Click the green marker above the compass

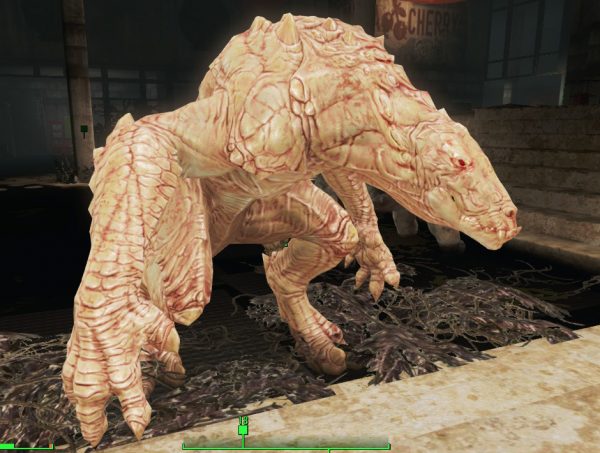[242, 429]
